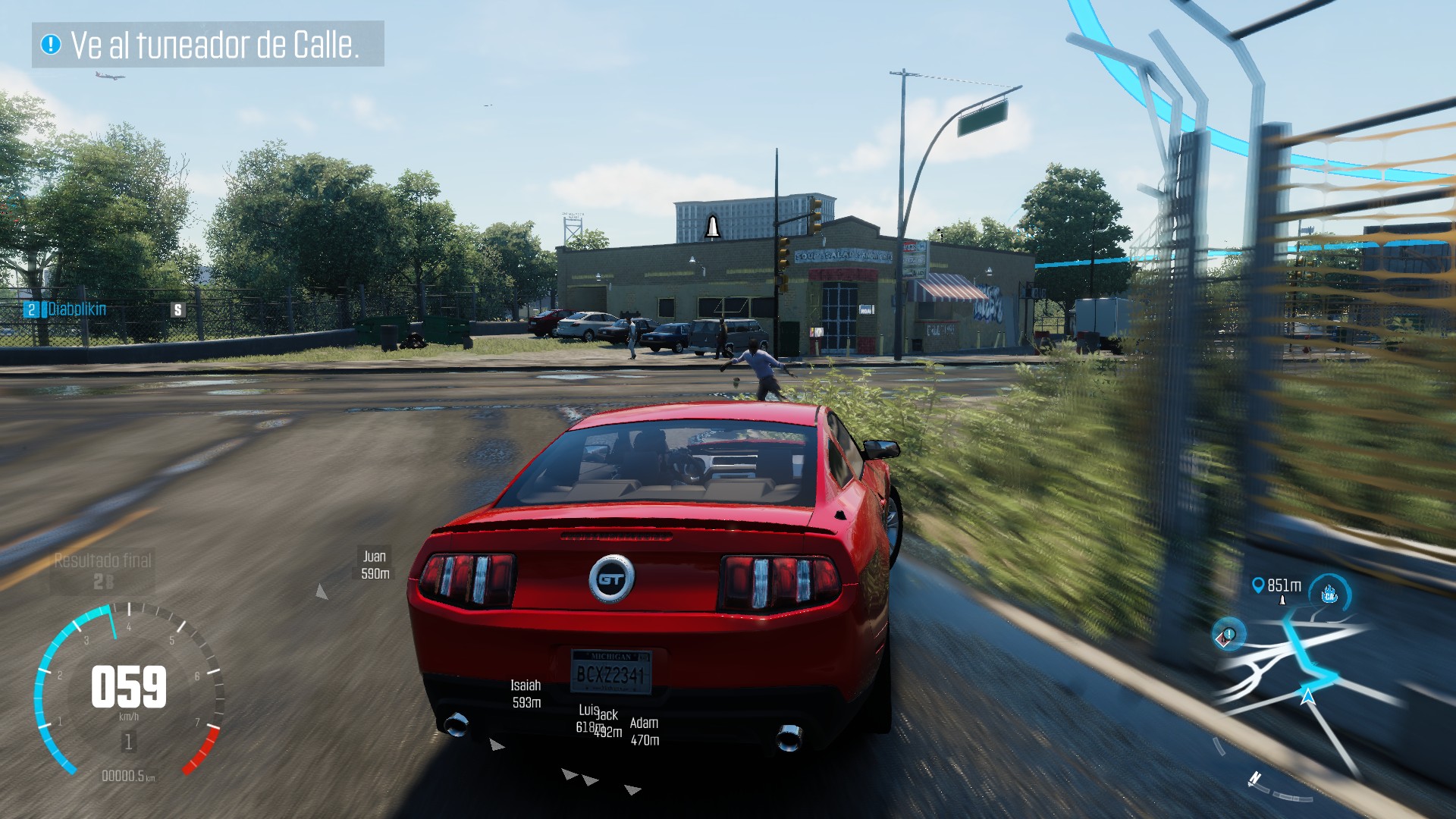Click the north compass indicator on the minimap
The width and height of the screenshot is (1456, 819).
[1254, 778]
